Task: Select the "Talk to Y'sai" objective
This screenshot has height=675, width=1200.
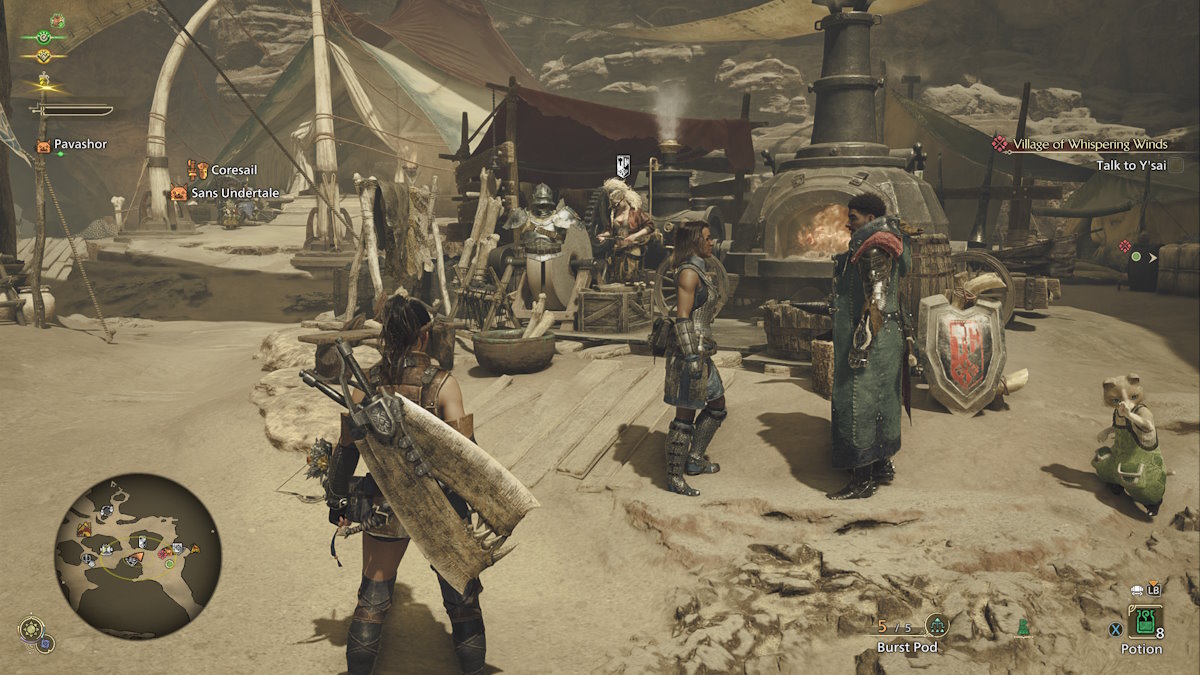Action: (1131, 165)
